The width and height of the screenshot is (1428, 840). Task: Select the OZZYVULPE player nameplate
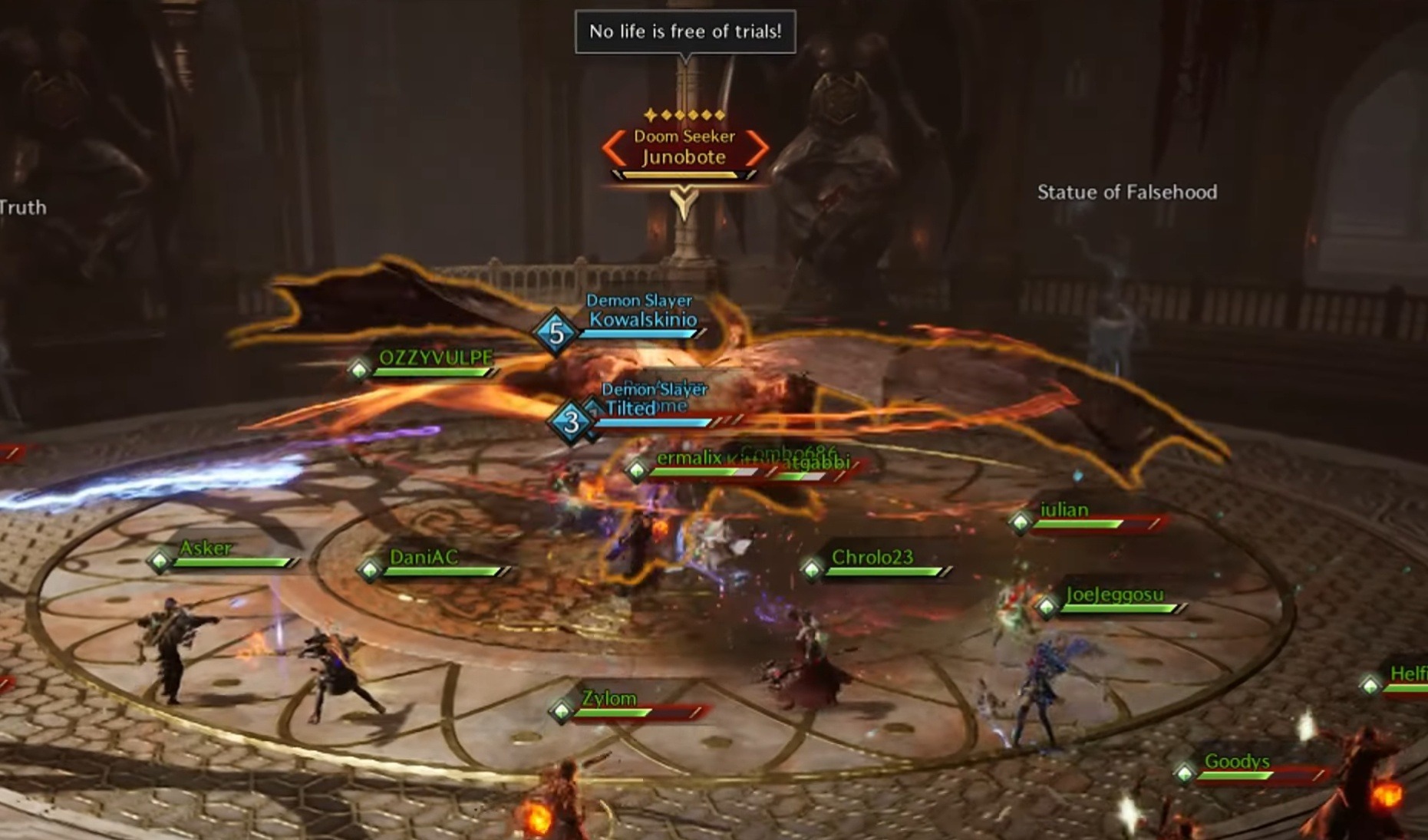pos(435,358)
